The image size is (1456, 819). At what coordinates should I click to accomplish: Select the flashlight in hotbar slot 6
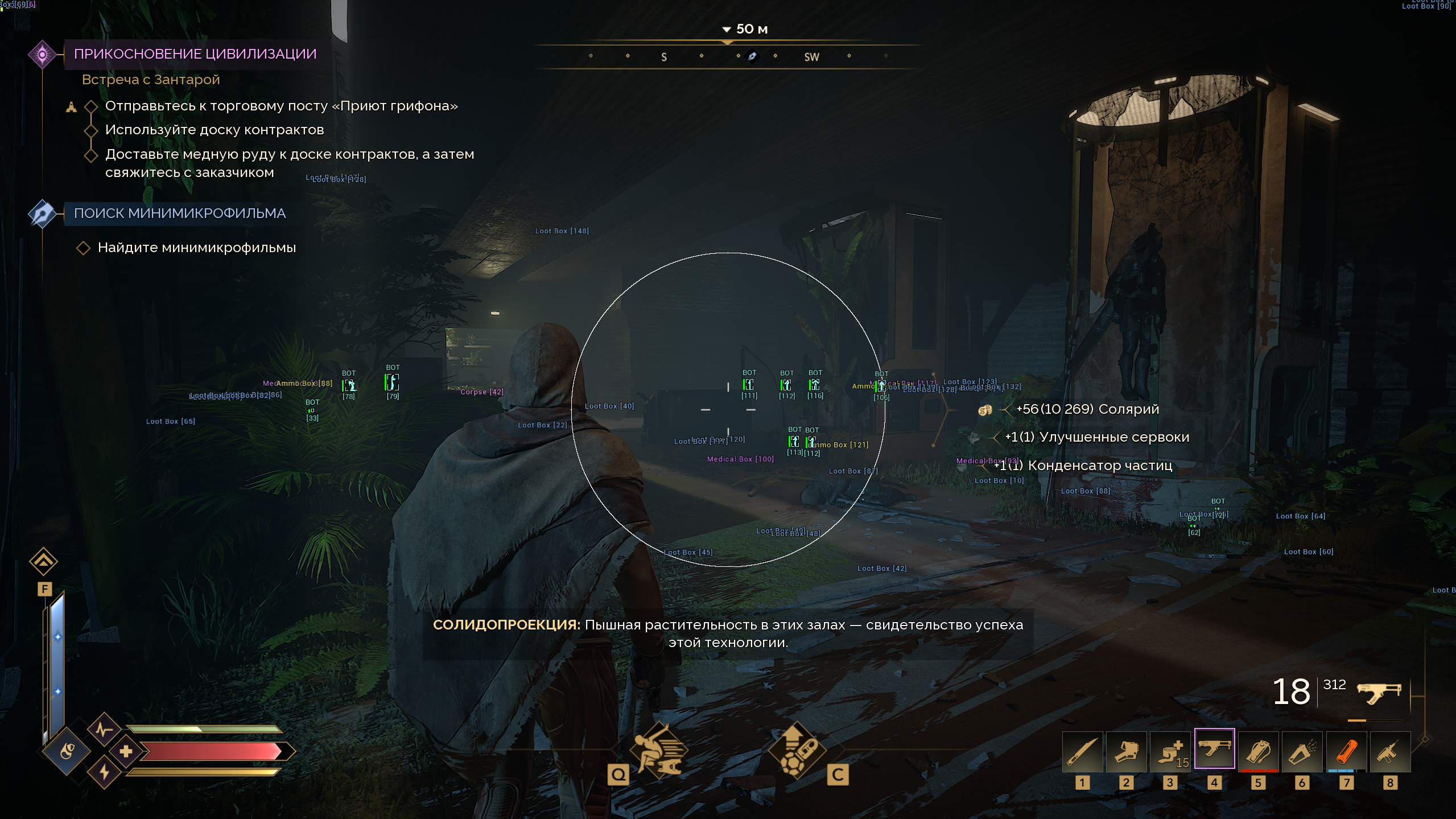pyautogui.click(x=1302, y=752)
